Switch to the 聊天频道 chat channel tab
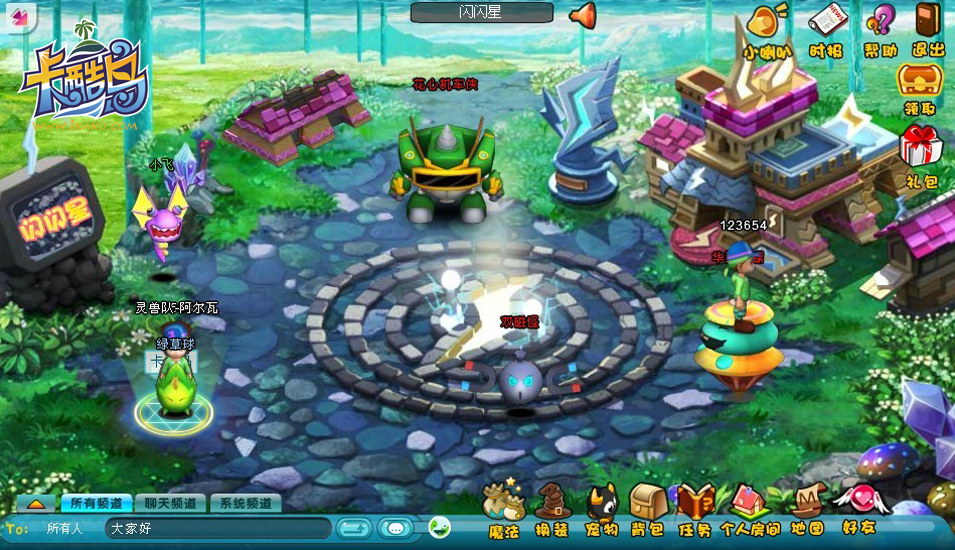This screenshot has height=550, width=955. click(x=169, y=503)
